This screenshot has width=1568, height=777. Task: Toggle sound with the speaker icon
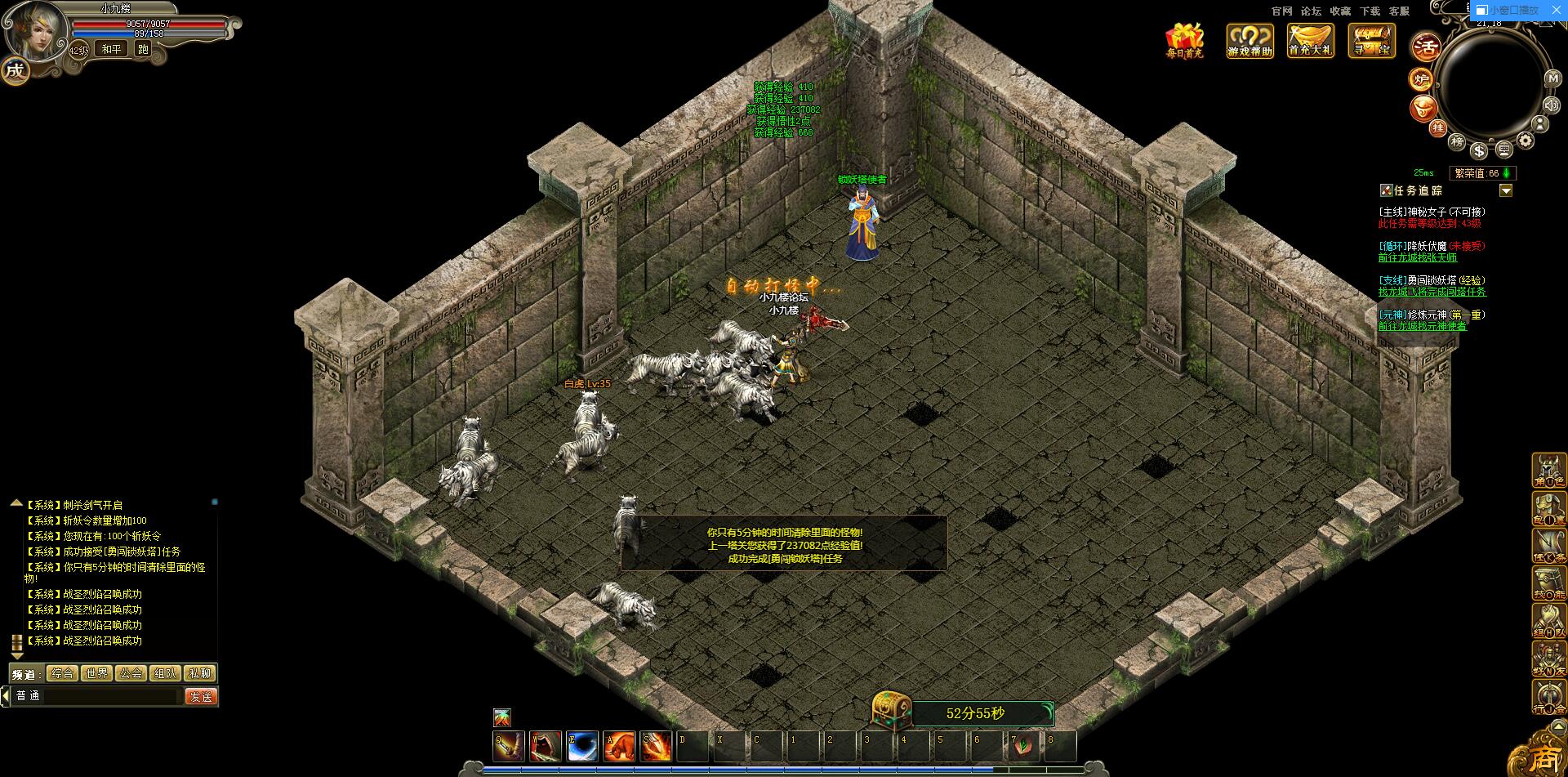pos(1552,105)
